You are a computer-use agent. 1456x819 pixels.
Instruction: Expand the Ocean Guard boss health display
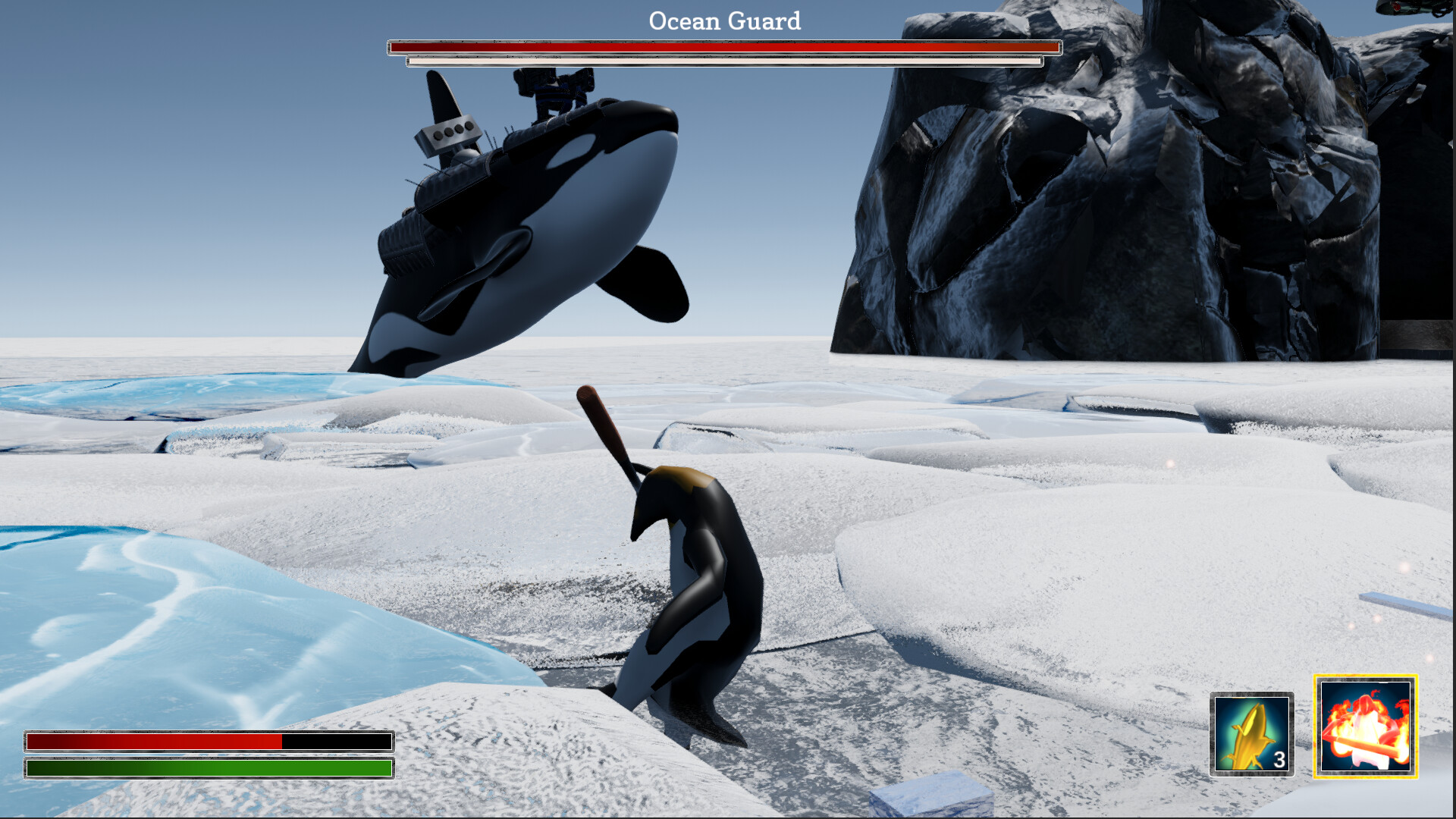pyautogui.click(x=722, y=46)
